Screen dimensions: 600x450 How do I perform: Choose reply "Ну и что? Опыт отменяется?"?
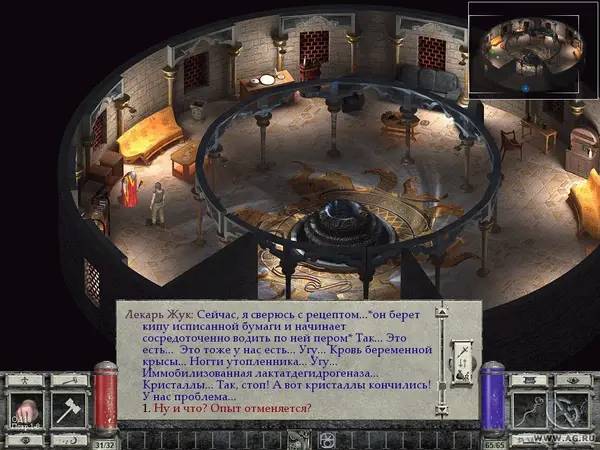pos(225,408)
